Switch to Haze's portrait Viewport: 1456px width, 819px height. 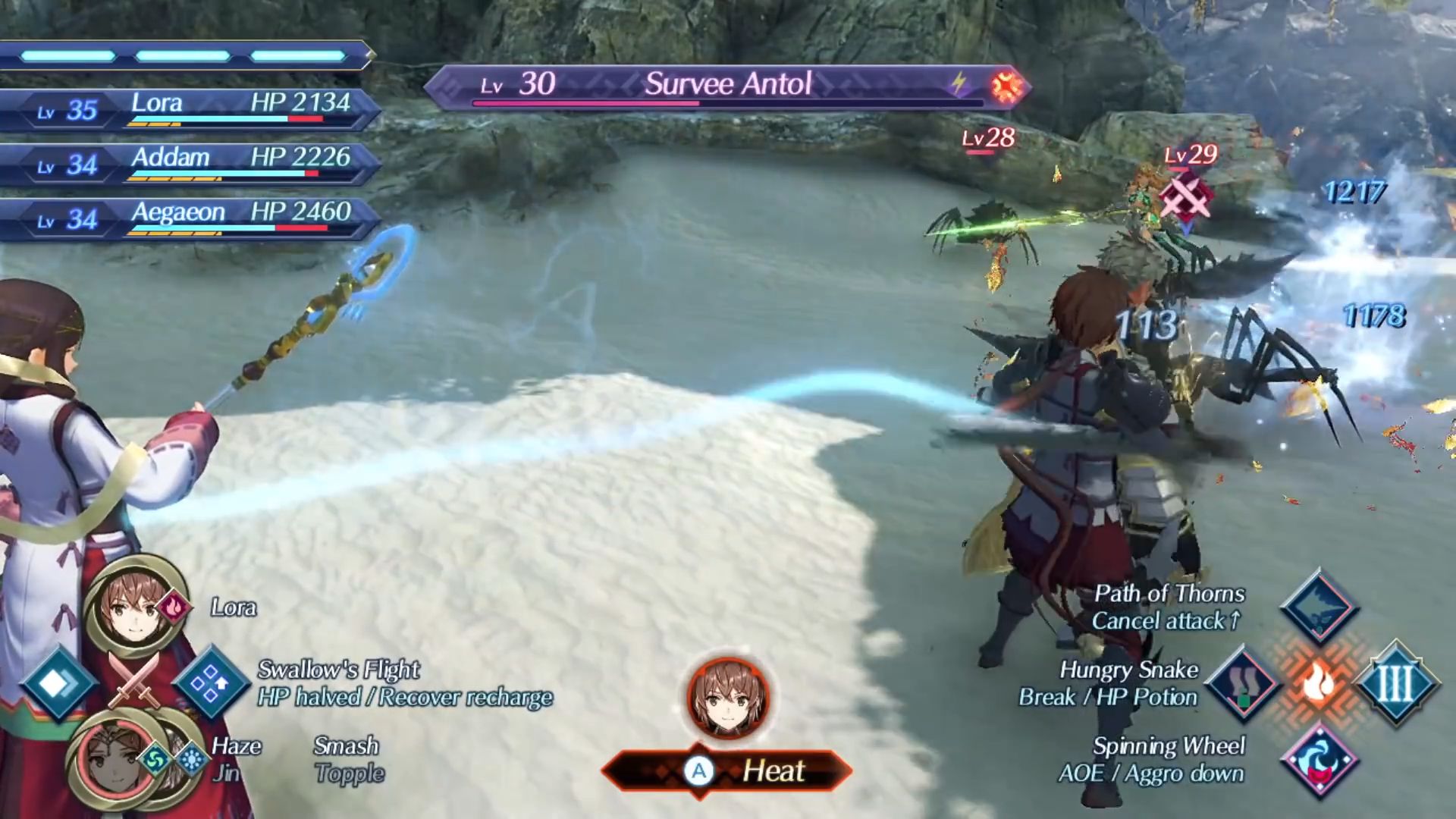(112, 760)
